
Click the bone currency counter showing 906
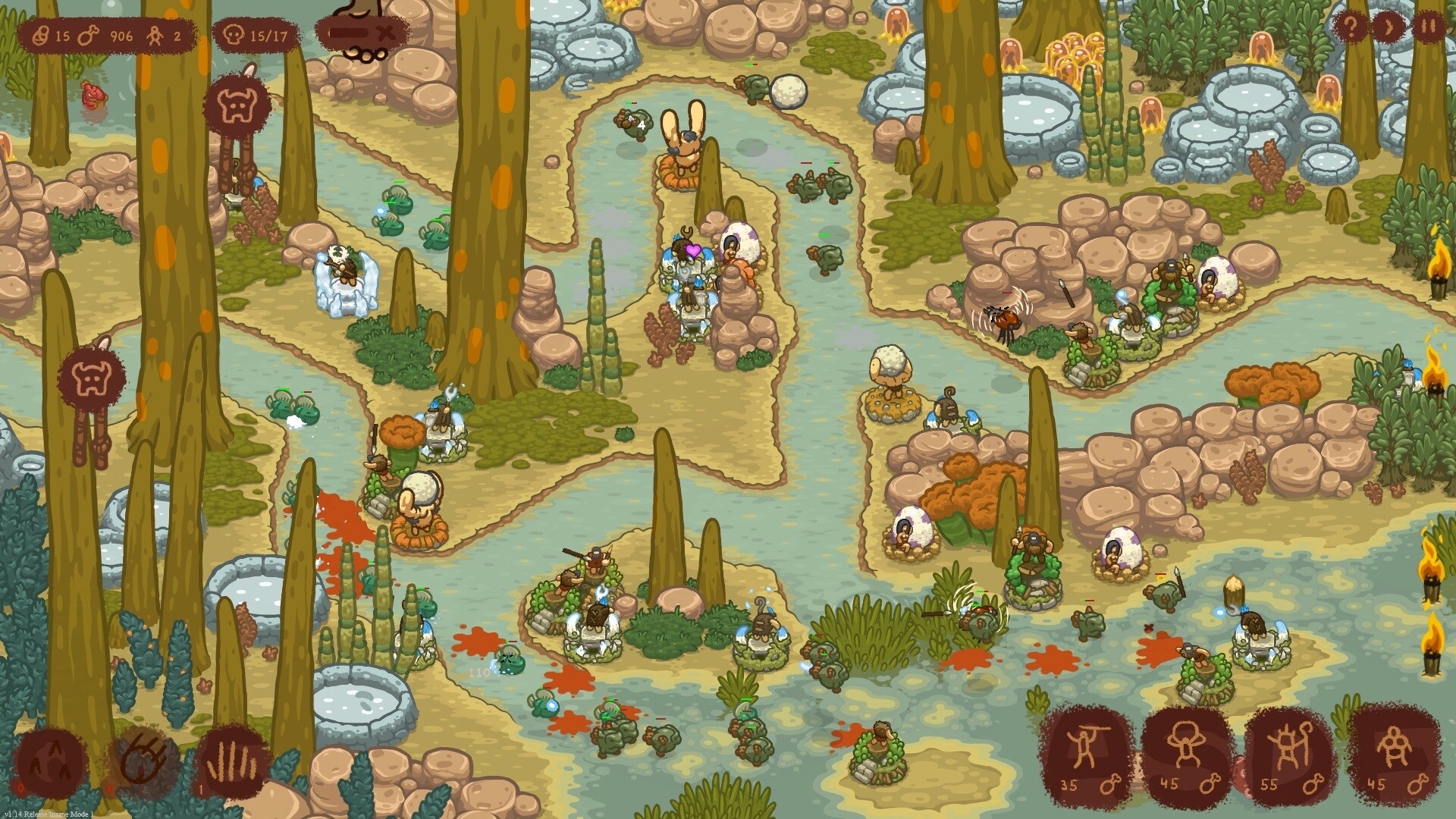point(89,34)
